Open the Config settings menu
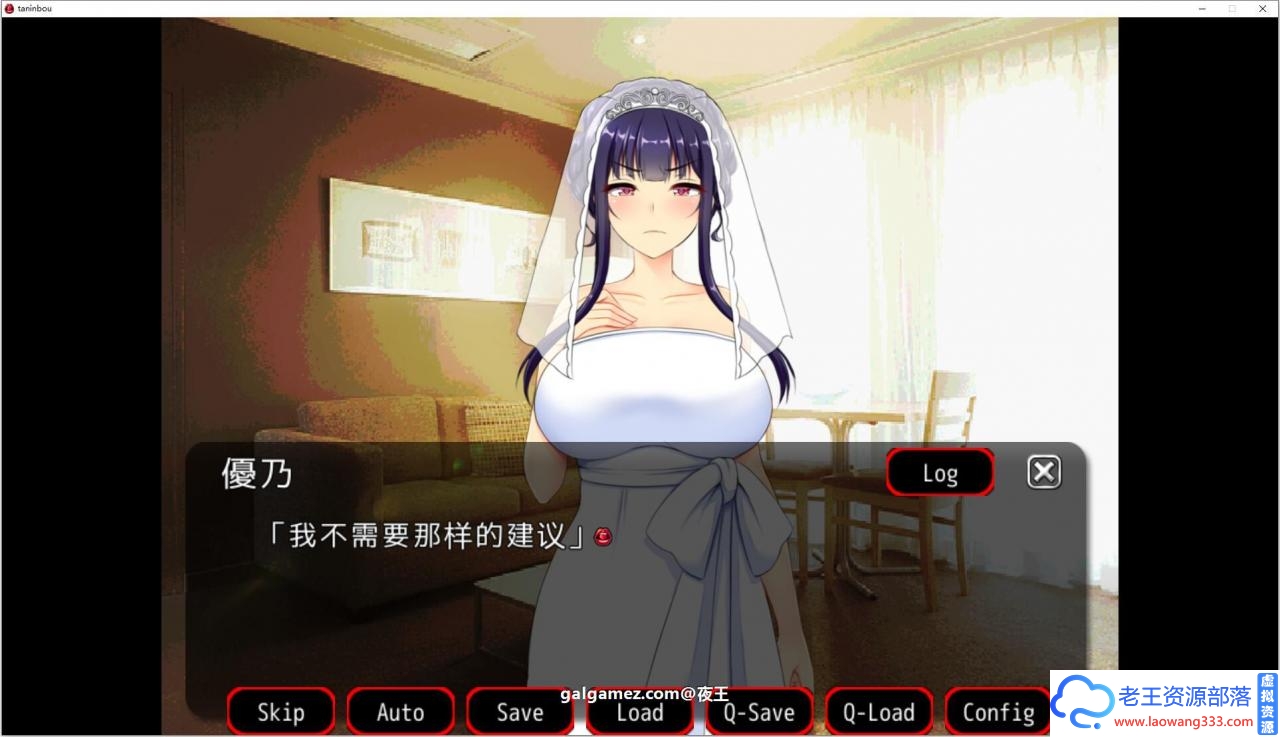This screenshot has height=737, width=1280. tap(997, 712)
